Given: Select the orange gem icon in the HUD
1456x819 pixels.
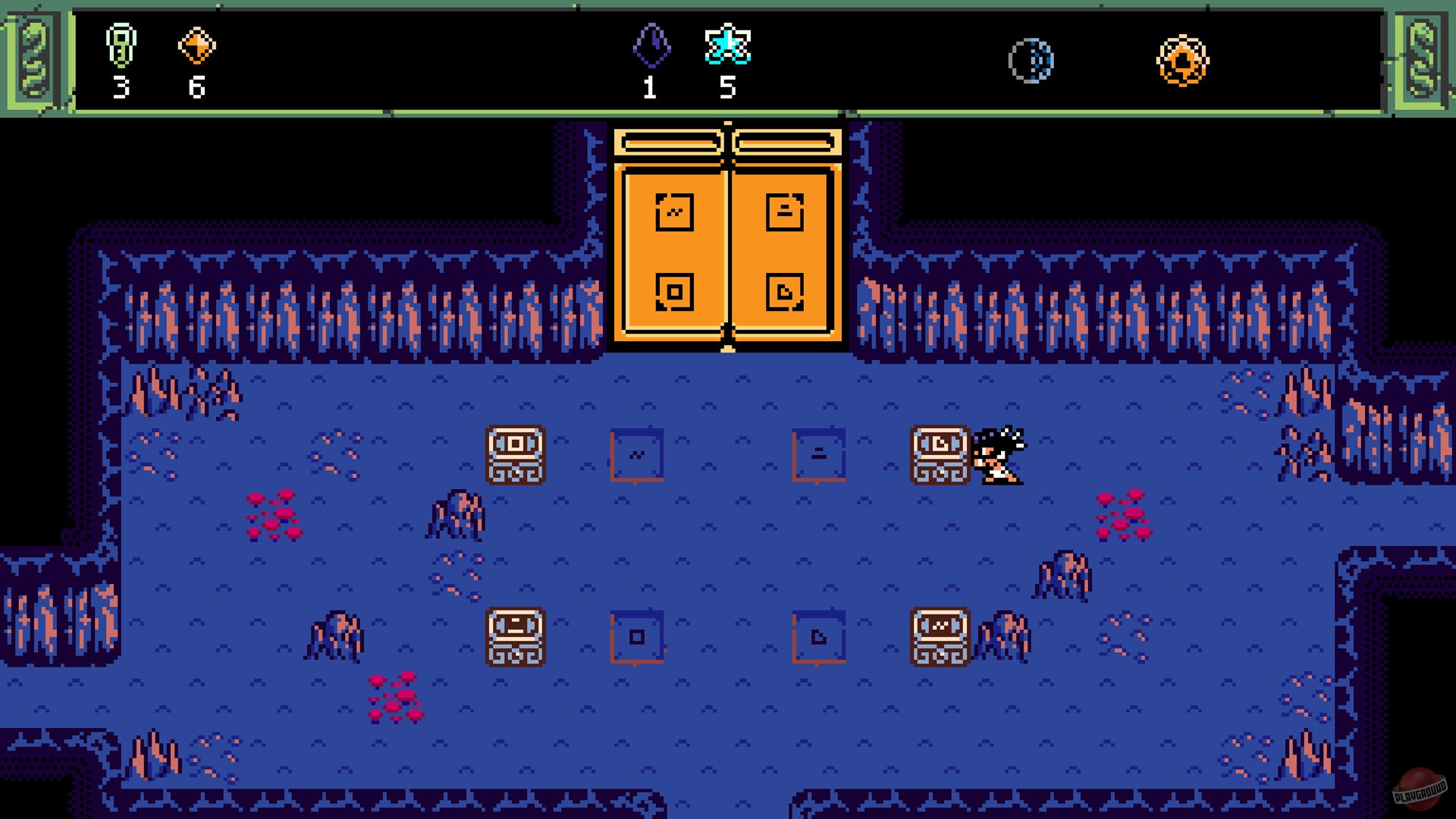Looking at the screenshot, I should click(196, 47).
